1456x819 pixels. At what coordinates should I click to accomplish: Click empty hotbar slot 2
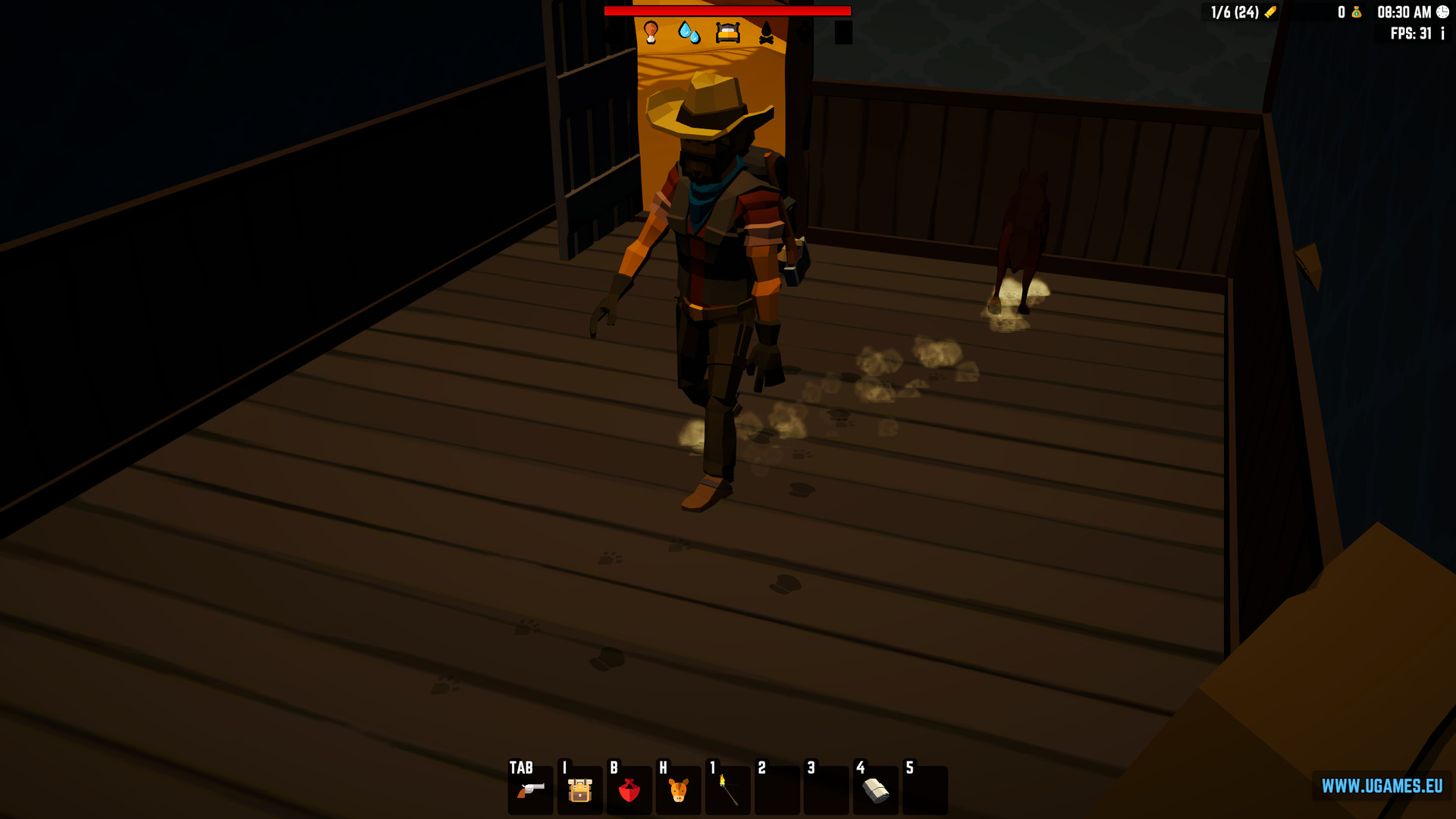(x=777, y=791)
